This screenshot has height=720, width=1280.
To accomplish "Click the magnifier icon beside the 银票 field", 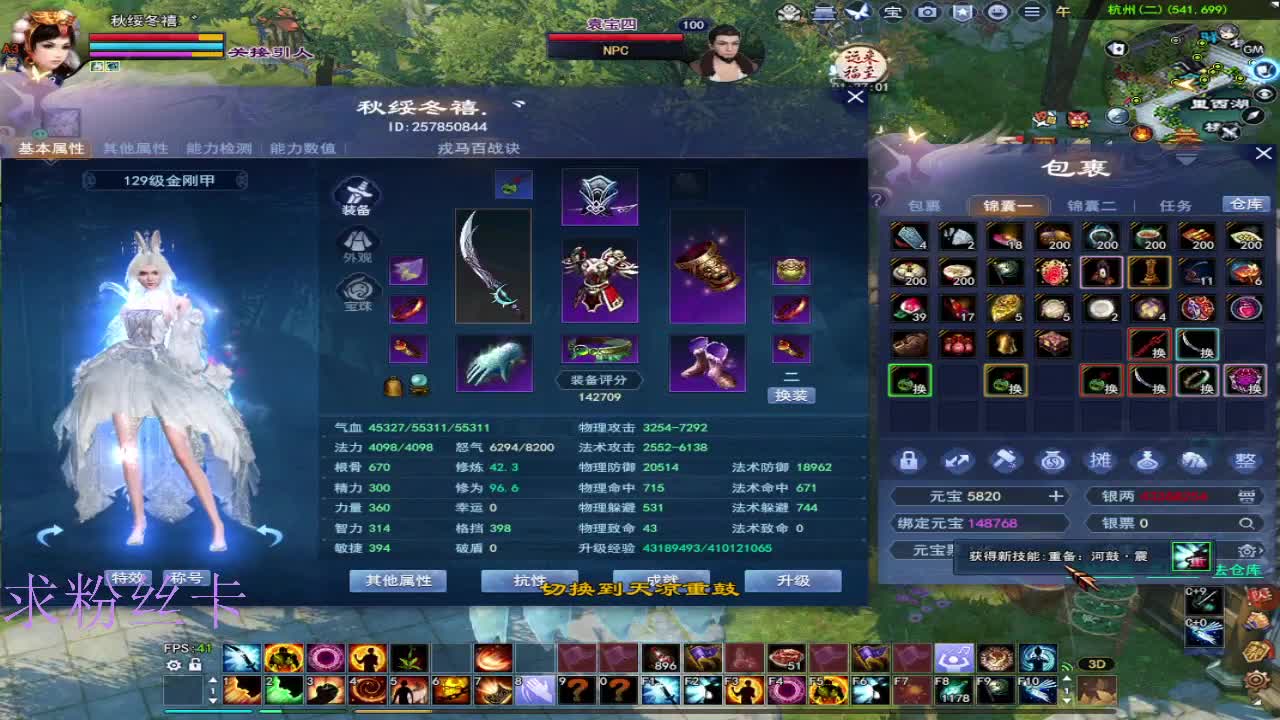I will coord(1246,522).
